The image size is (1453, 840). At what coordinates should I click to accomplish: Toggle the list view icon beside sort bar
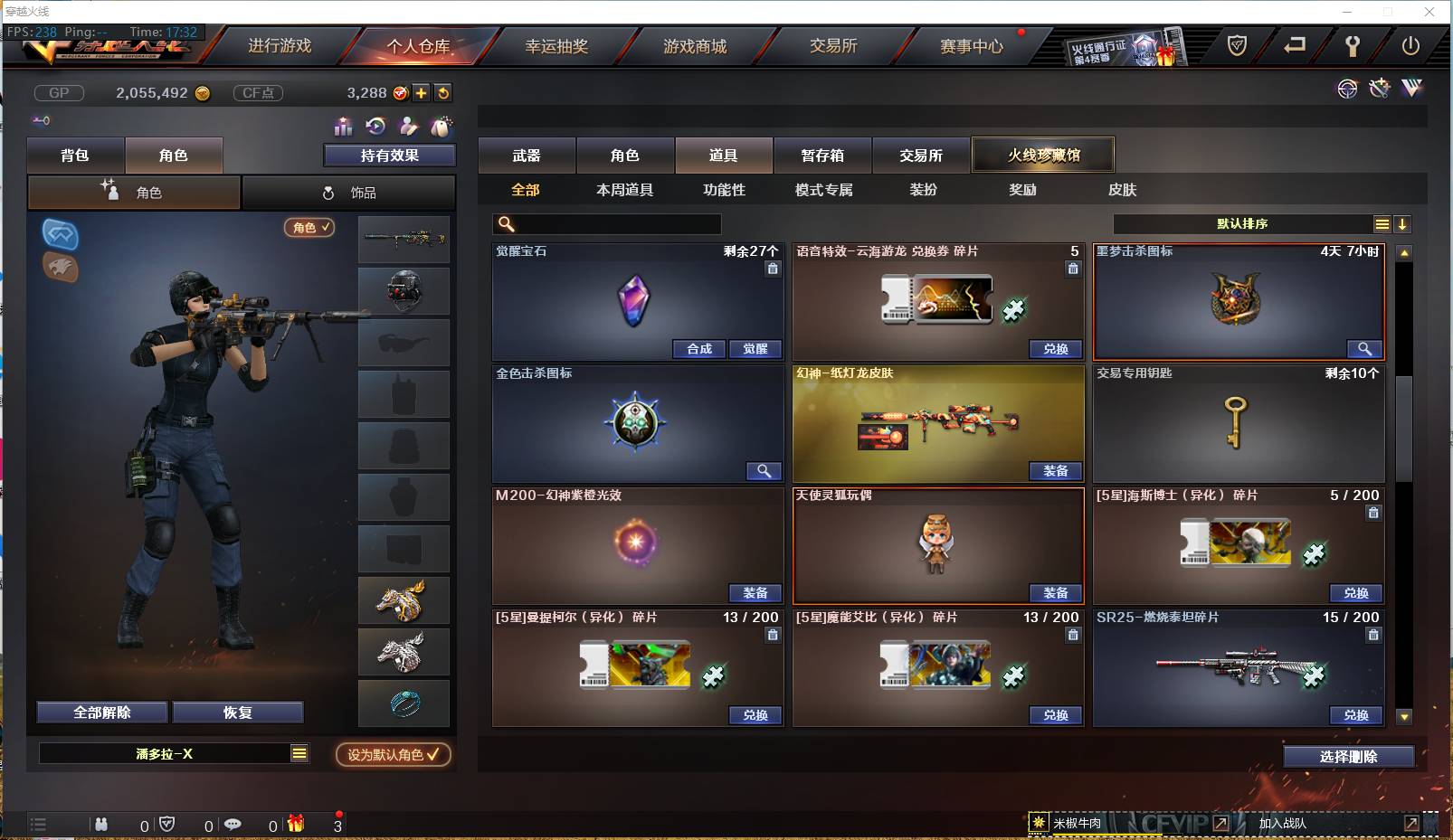pyautogui.click(x=1382, y=223)
